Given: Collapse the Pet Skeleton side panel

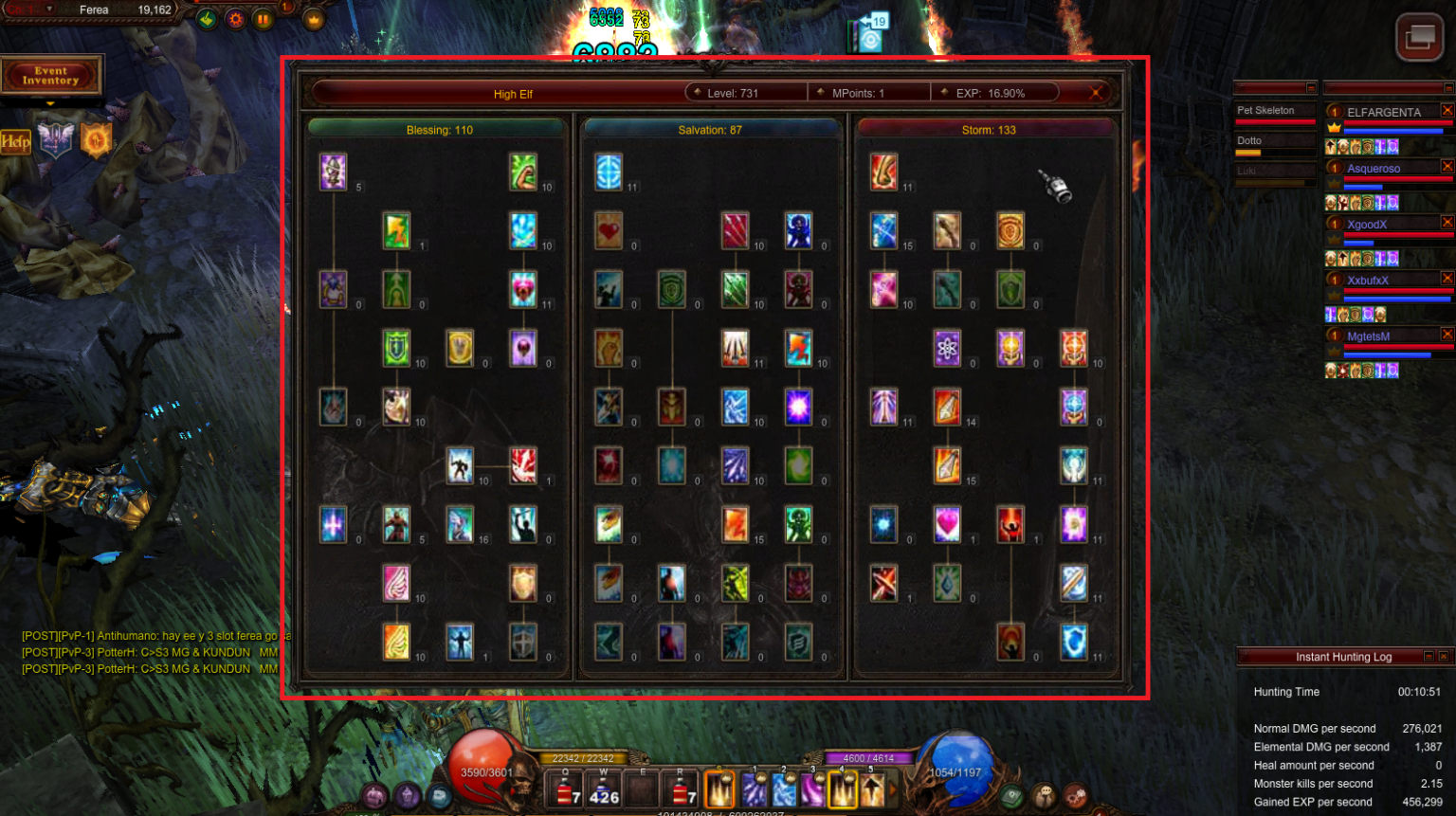Looking at the screenshot, I should [1313, 88].
